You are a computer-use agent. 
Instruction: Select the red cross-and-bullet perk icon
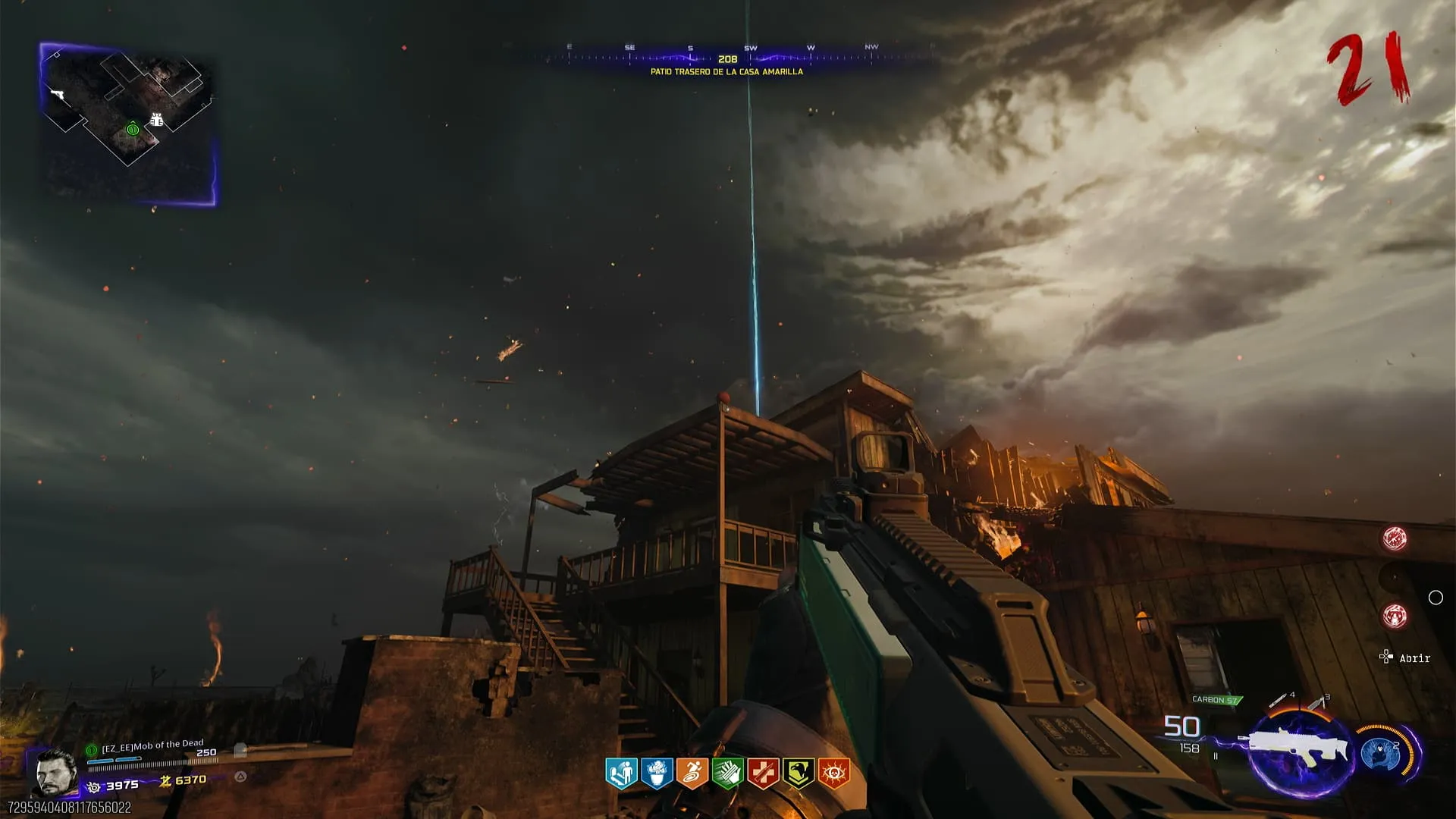coord(763,773)
